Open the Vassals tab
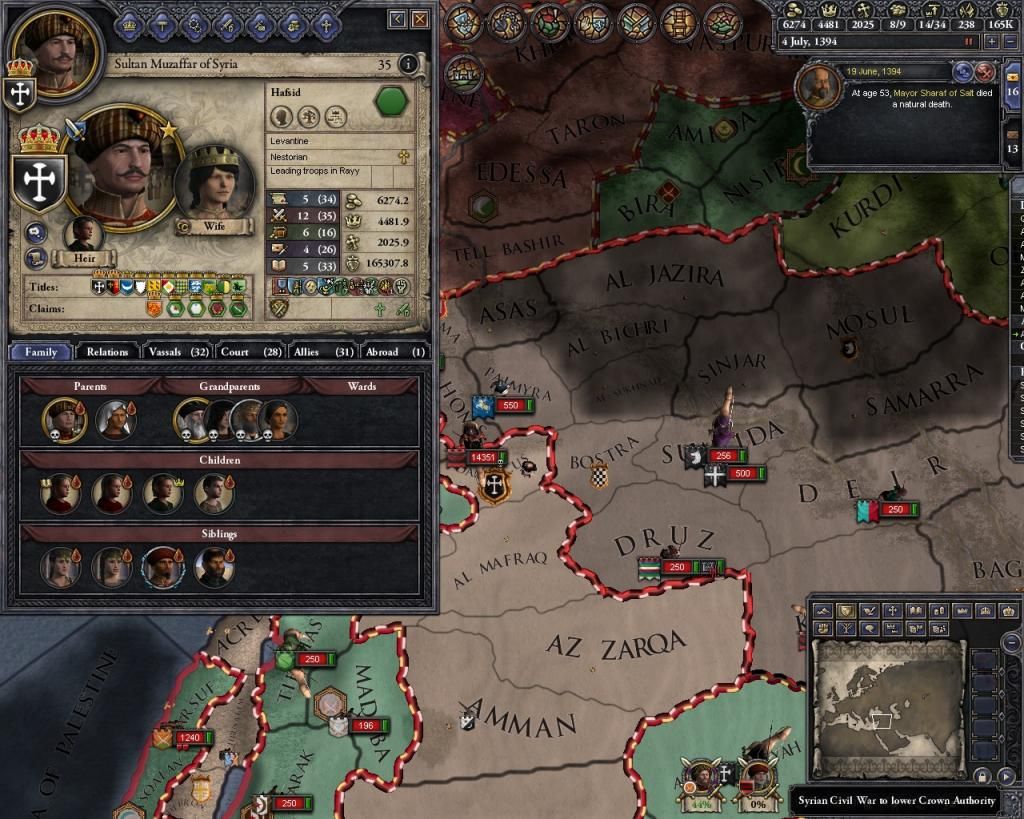1024x819 pixels. coord(178,352)
